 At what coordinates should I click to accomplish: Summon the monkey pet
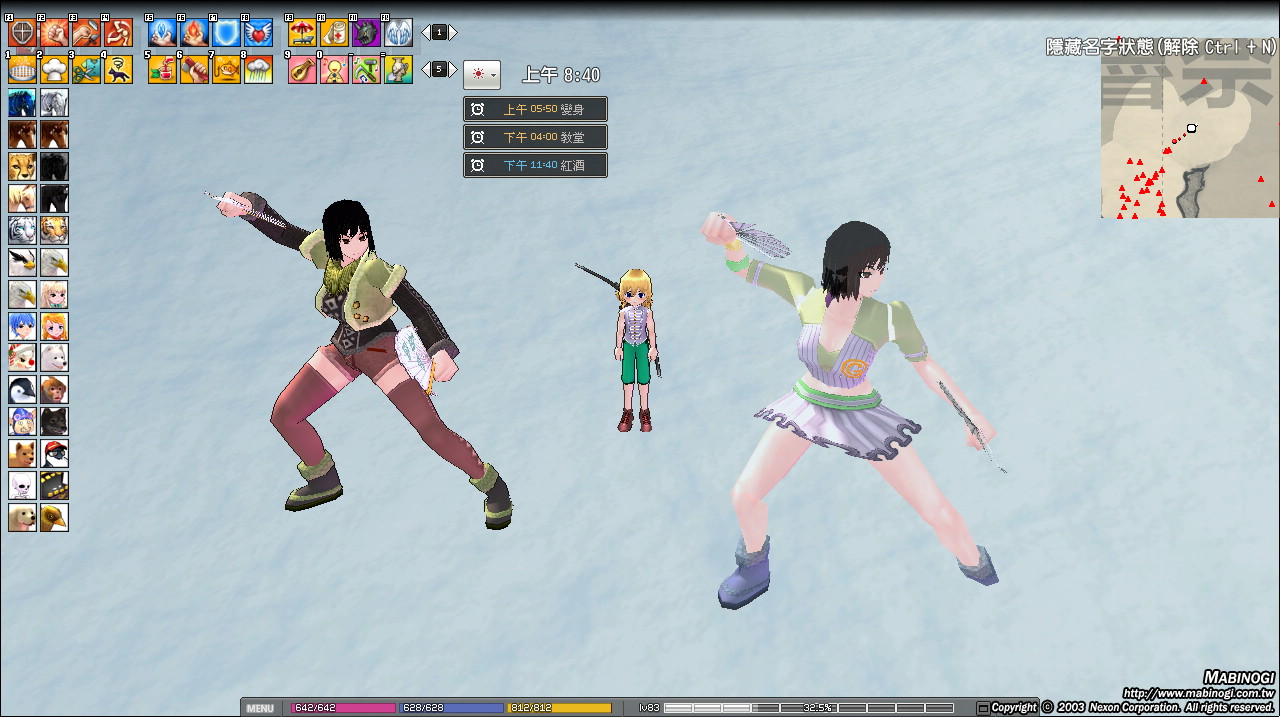(54, 389)
